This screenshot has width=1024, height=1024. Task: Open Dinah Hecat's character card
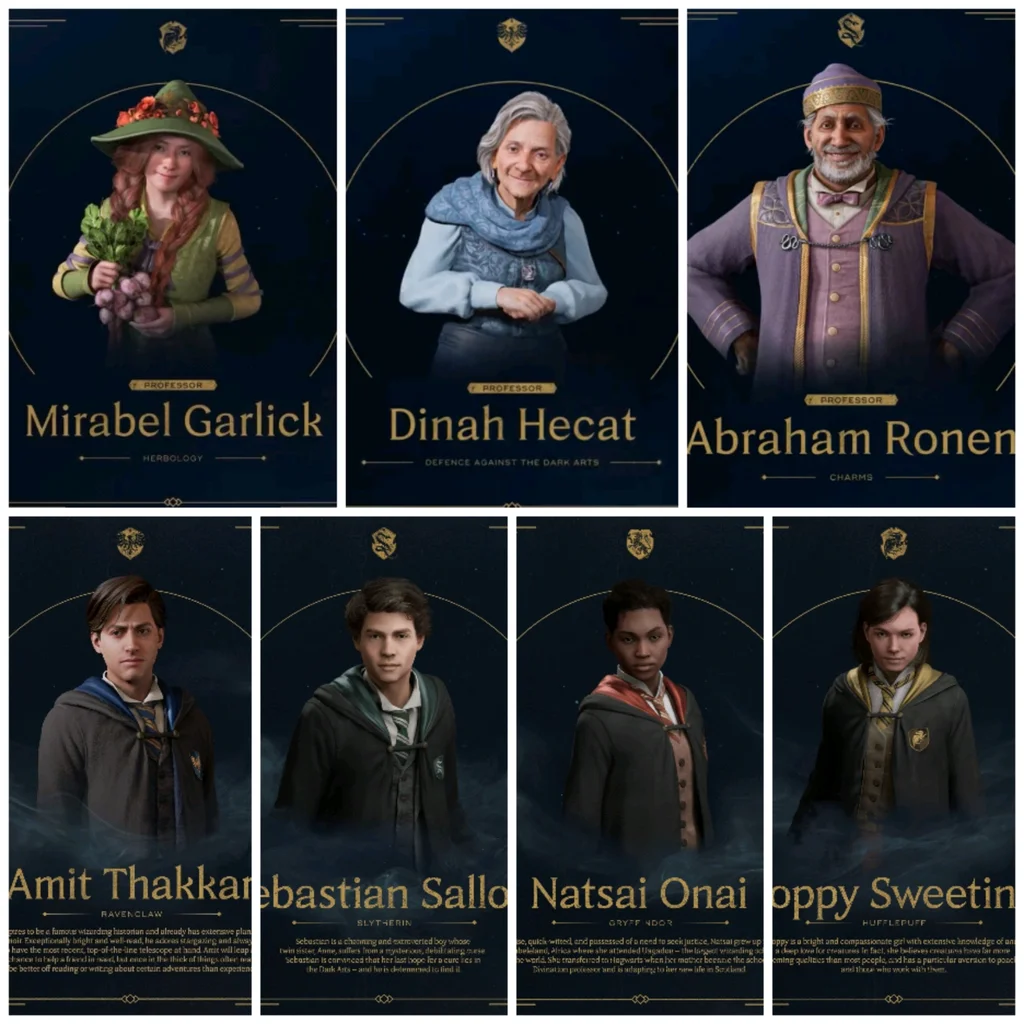511,258
